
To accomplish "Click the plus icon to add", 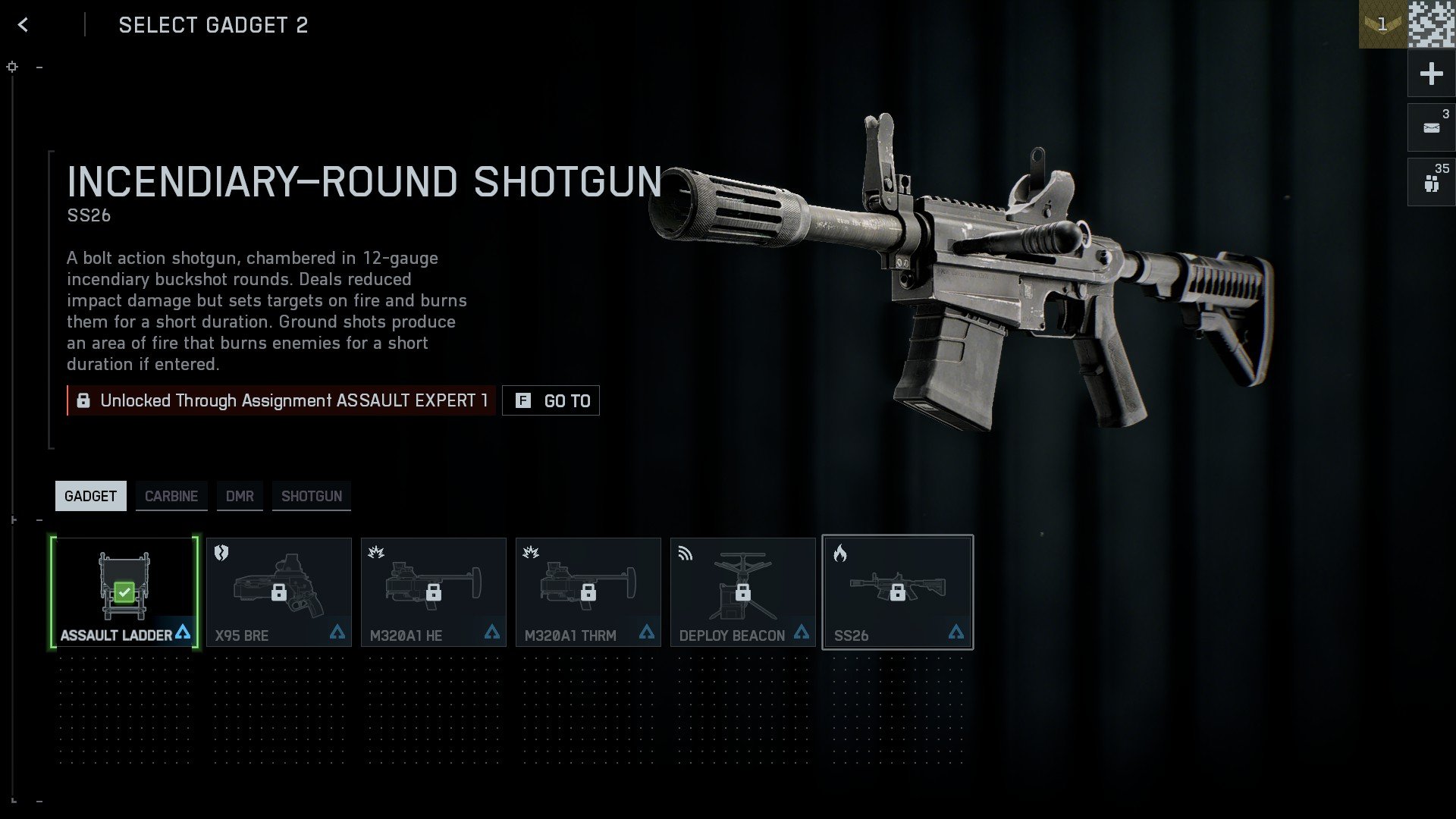I will coord(1430,74).
